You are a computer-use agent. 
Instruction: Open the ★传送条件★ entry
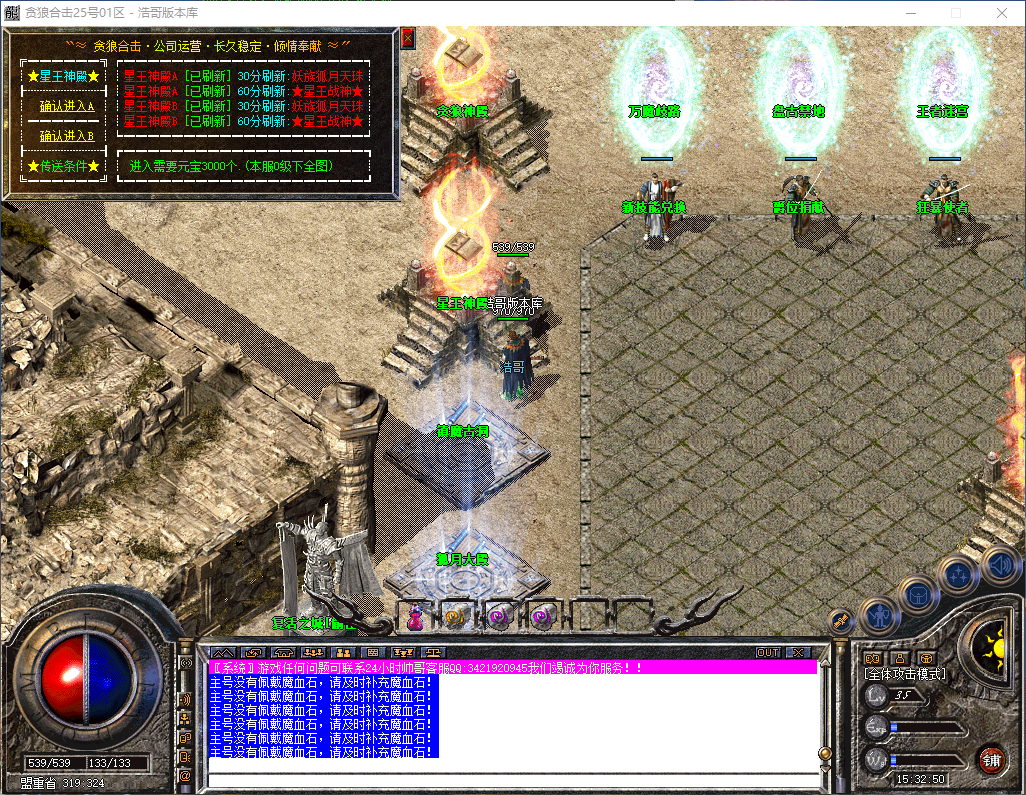pos(64,166)
